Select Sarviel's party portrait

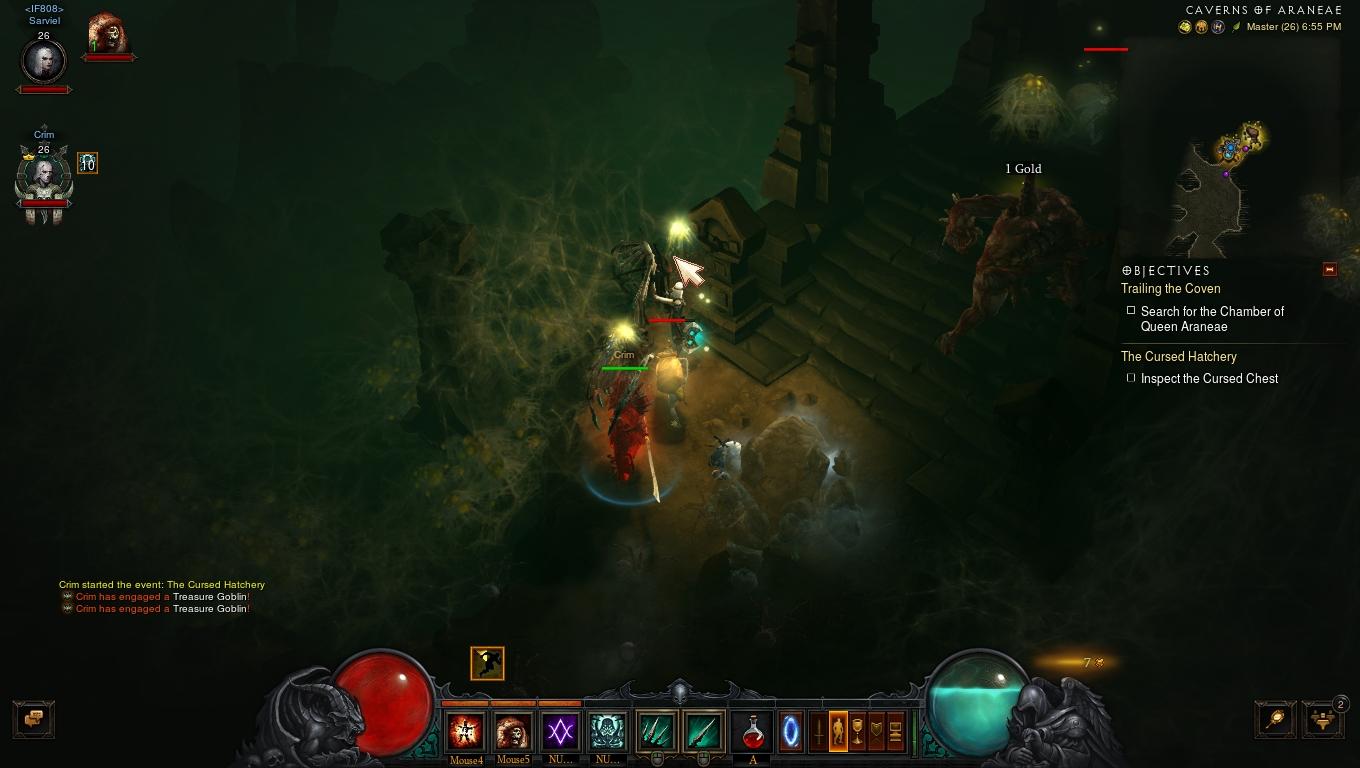pyautogui.click(x=44, y=62)
